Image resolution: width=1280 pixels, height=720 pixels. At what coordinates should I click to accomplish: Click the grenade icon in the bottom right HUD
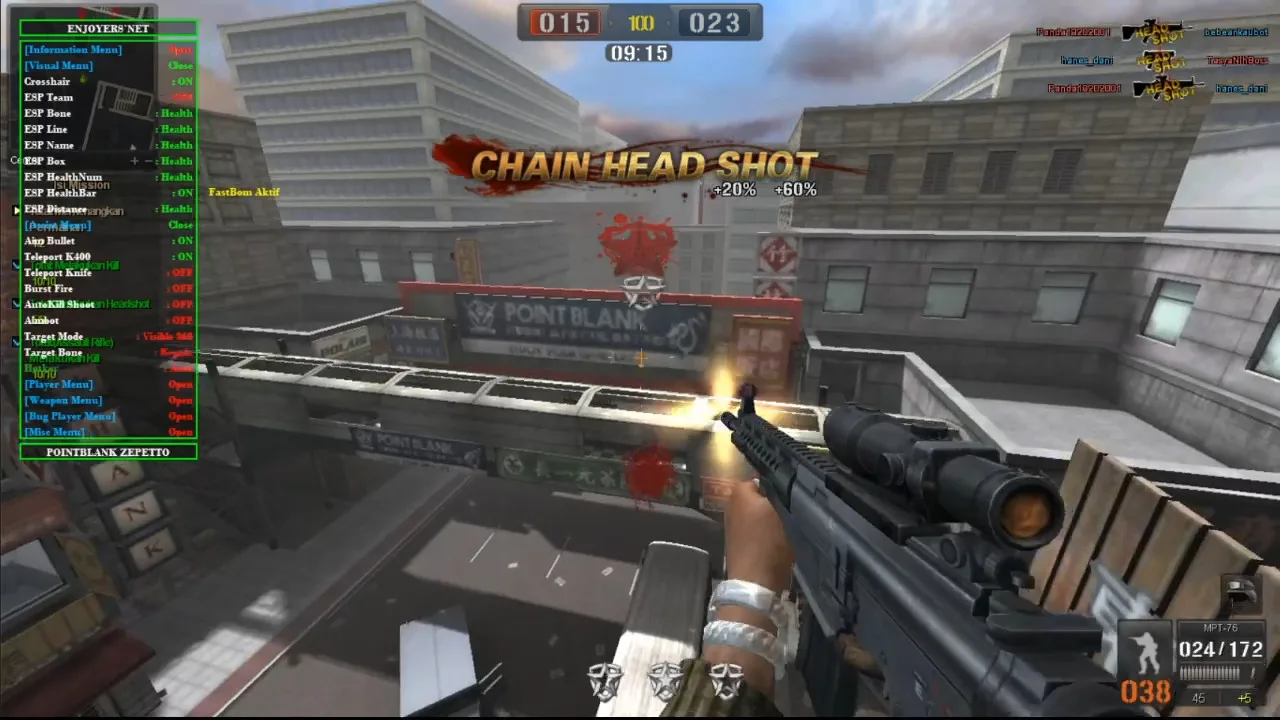click(1241, 592)
